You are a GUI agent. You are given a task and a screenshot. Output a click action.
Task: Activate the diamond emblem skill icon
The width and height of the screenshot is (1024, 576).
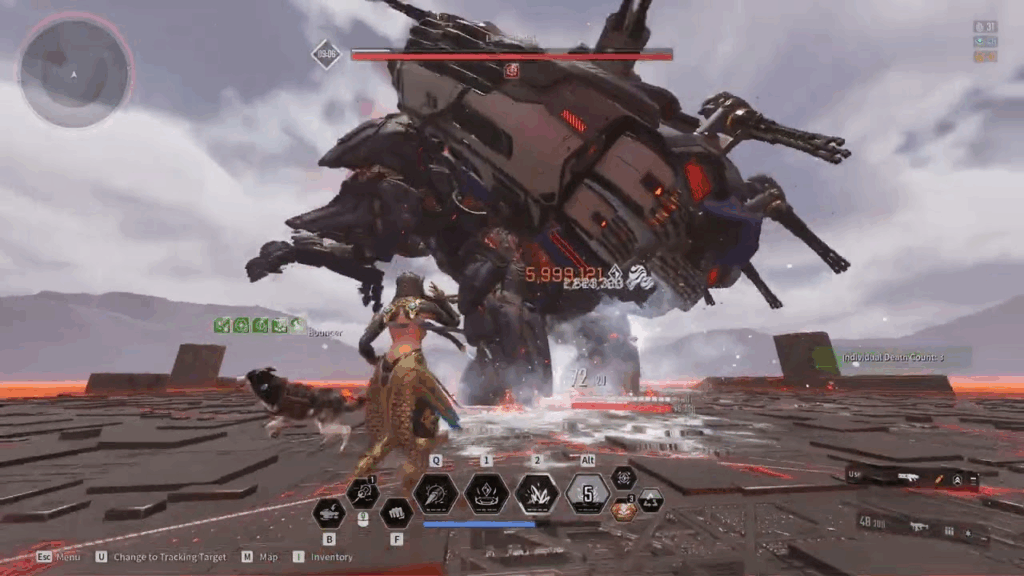[x=487, y=493]
